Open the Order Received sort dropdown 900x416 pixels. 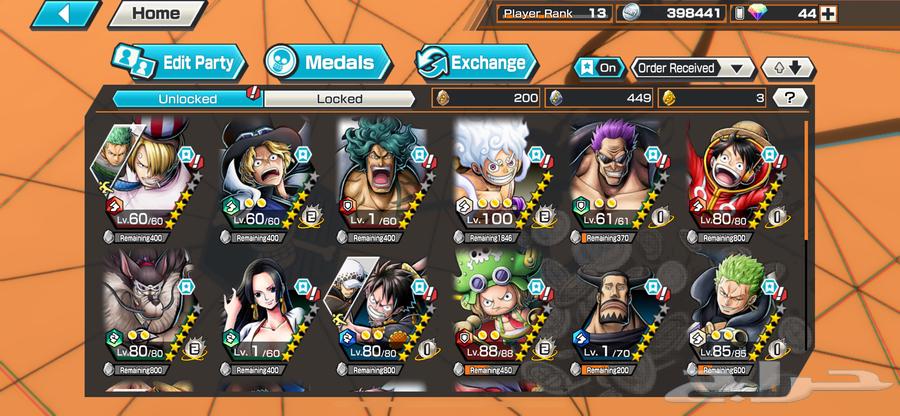click(x=692, y=68)
